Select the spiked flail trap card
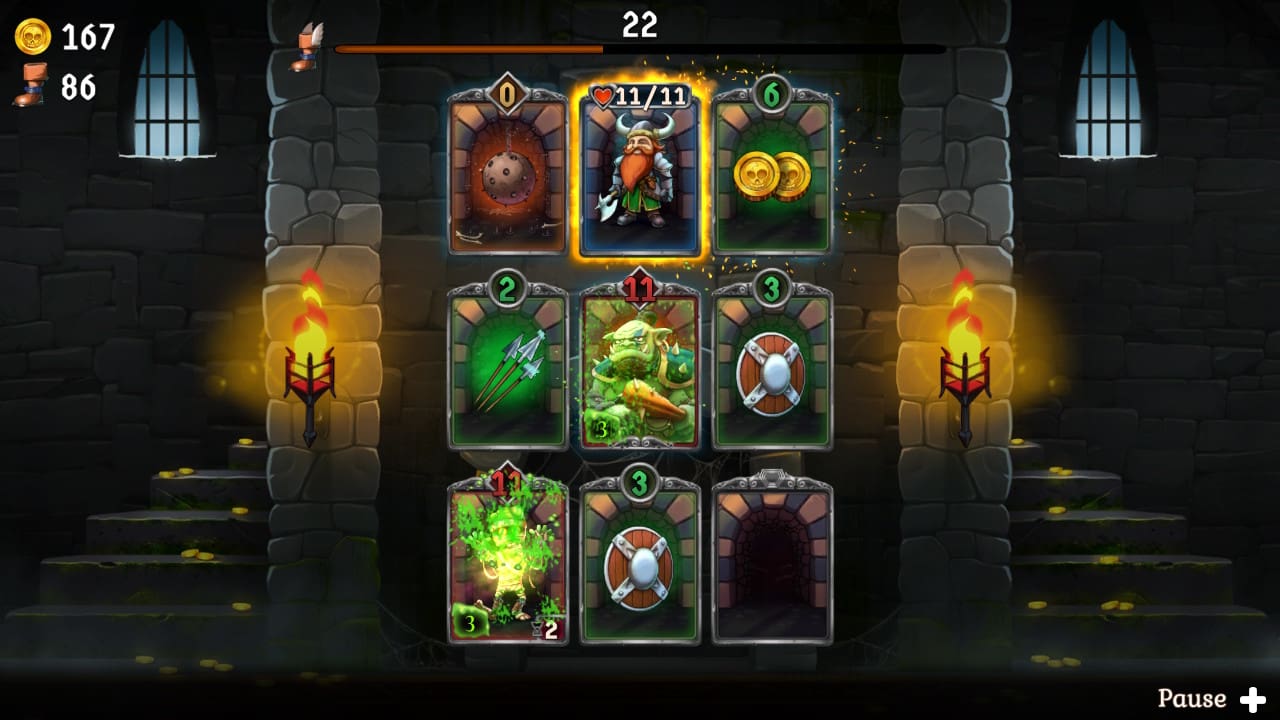The height and width of the screenshot is (720, 1280). pyautogui.click(x=507, y=175)
